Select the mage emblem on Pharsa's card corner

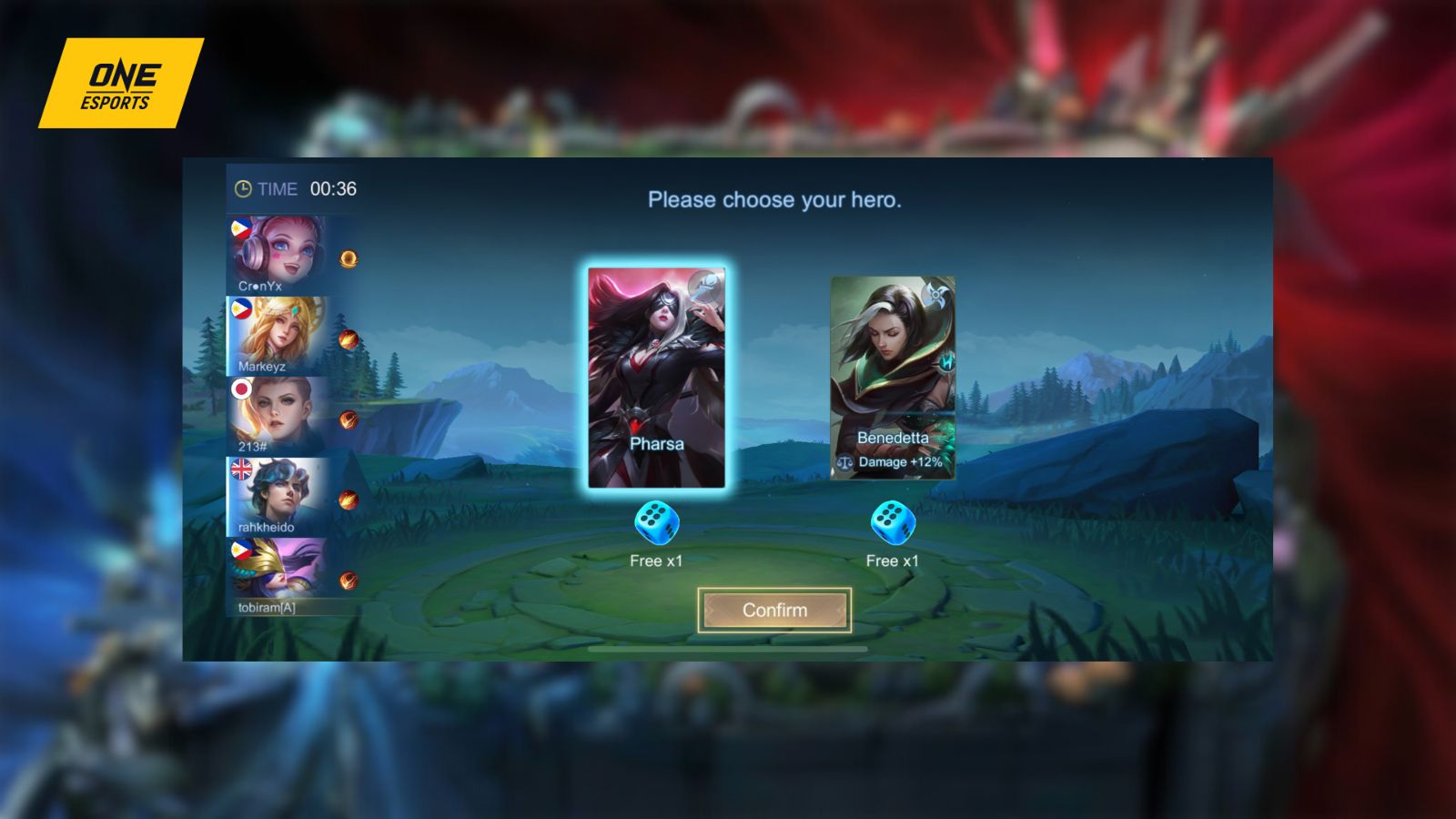pyautogui.click(x=704, y=287)
